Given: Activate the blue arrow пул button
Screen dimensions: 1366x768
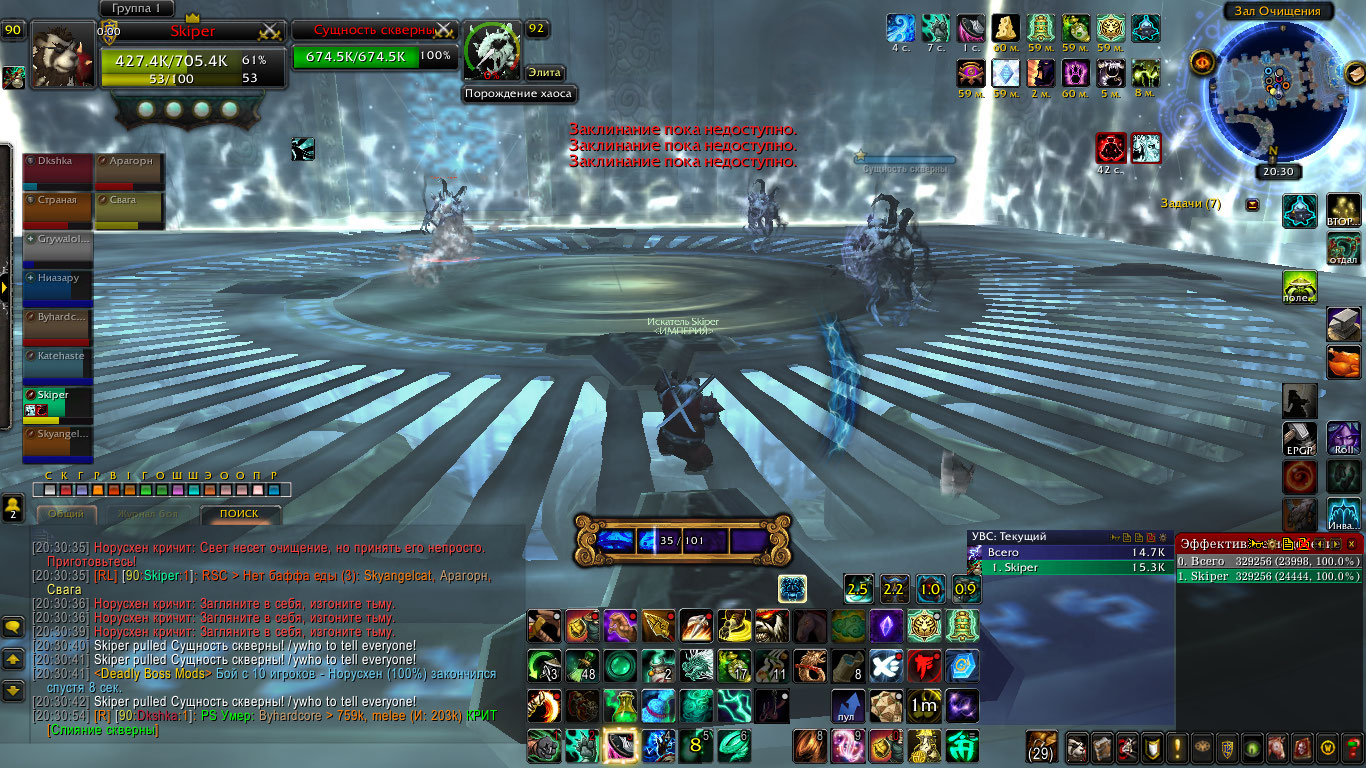Looking at the screenshot, I should (x=847, y=706).
